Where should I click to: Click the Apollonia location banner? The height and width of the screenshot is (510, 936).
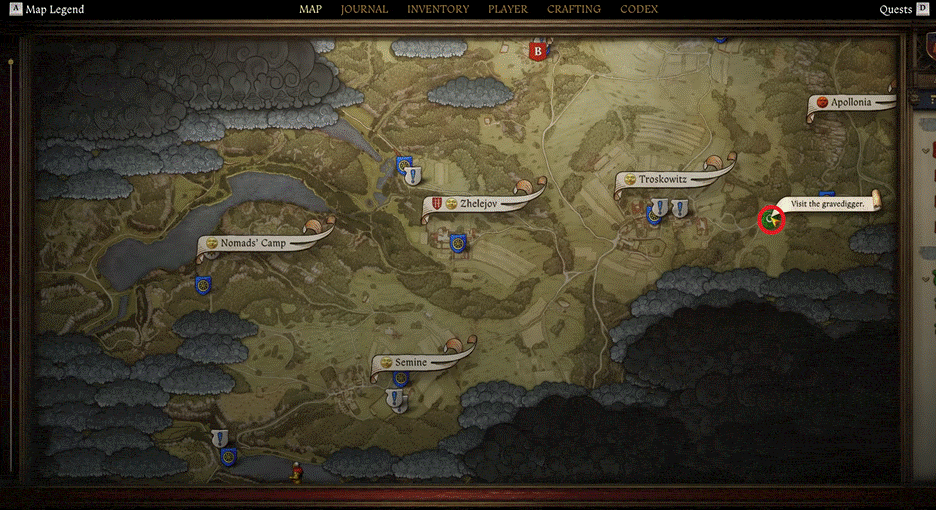click(850, 102)
